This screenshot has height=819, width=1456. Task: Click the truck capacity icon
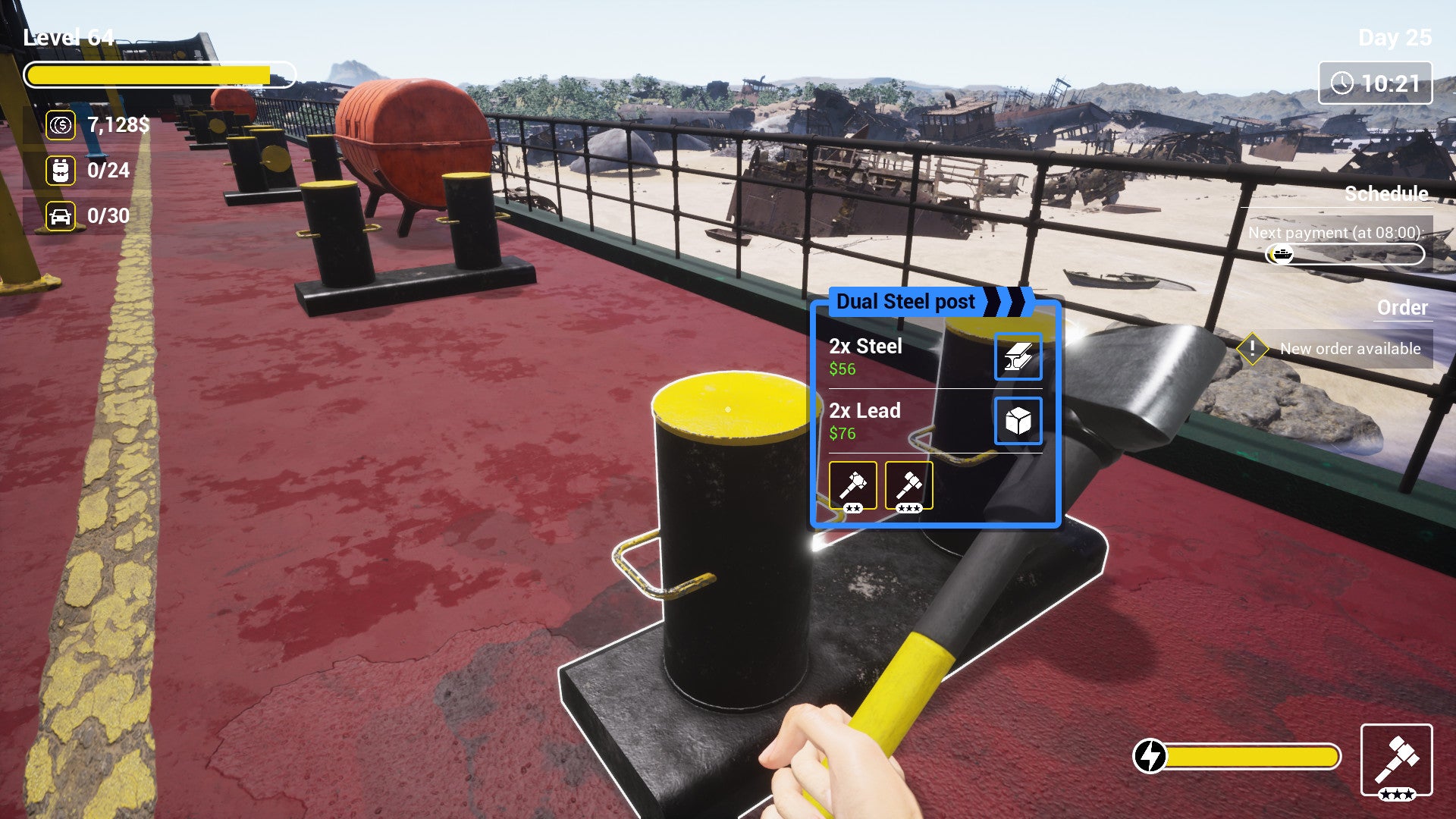(x=61, y=216)
